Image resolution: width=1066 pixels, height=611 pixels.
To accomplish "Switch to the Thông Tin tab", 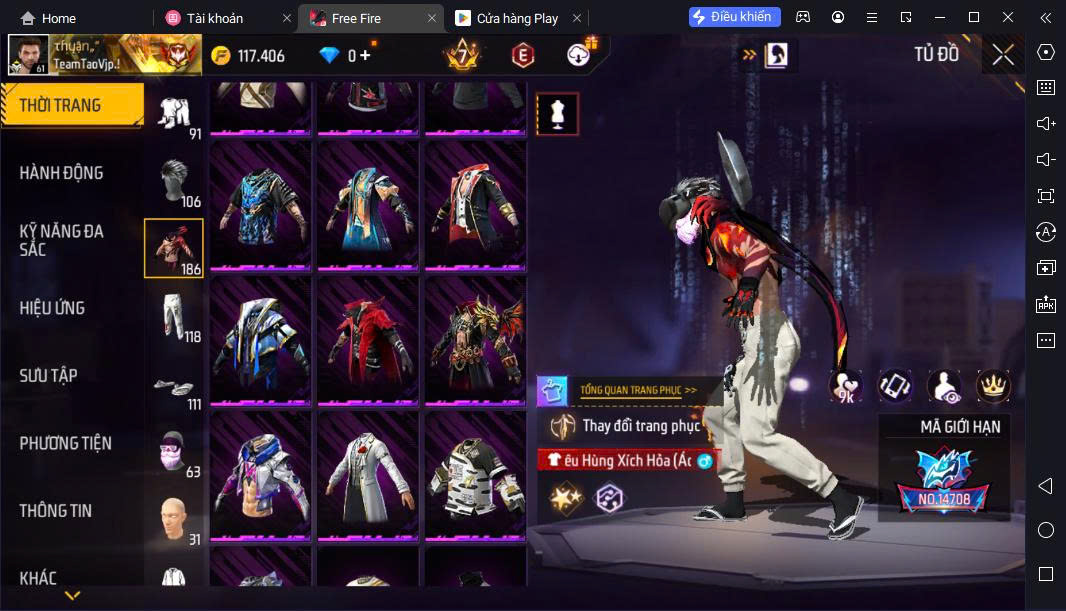I will click(x=56, y=511).
